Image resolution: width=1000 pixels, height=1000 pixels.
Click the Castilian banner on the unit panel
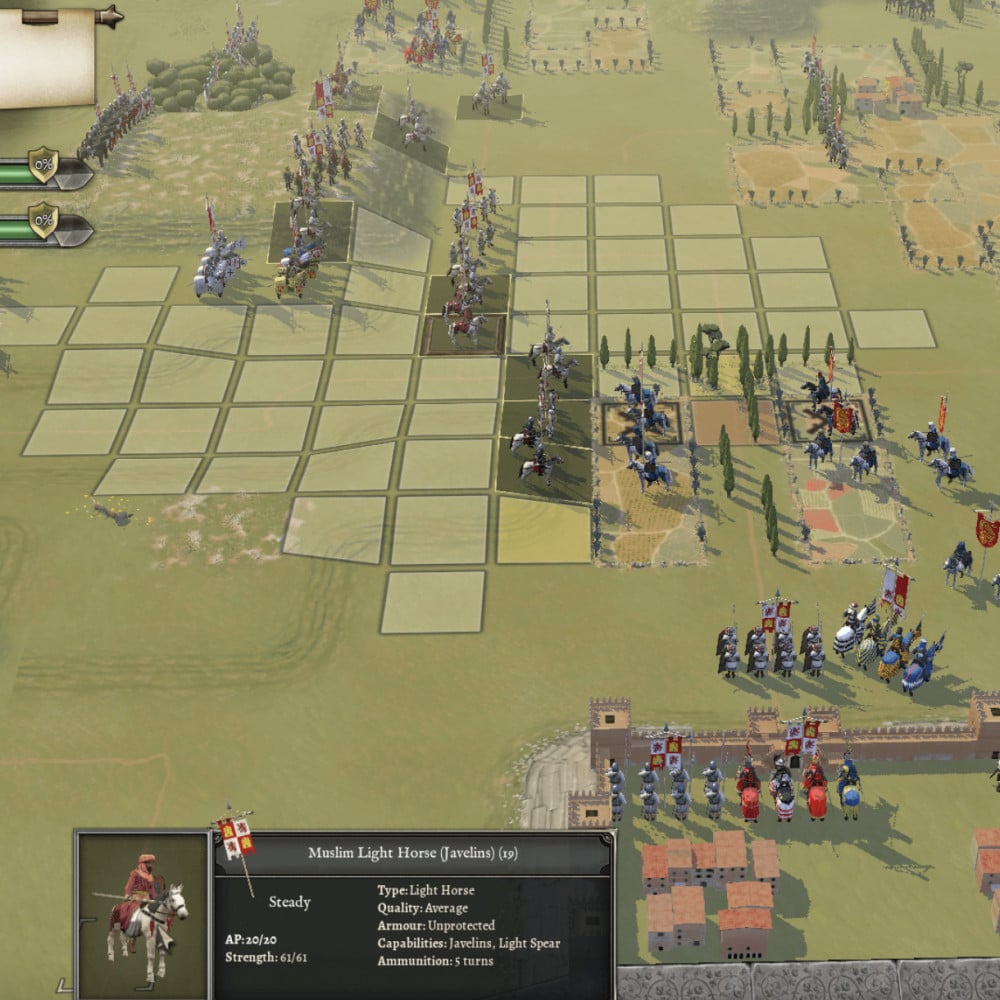point(235,836)
